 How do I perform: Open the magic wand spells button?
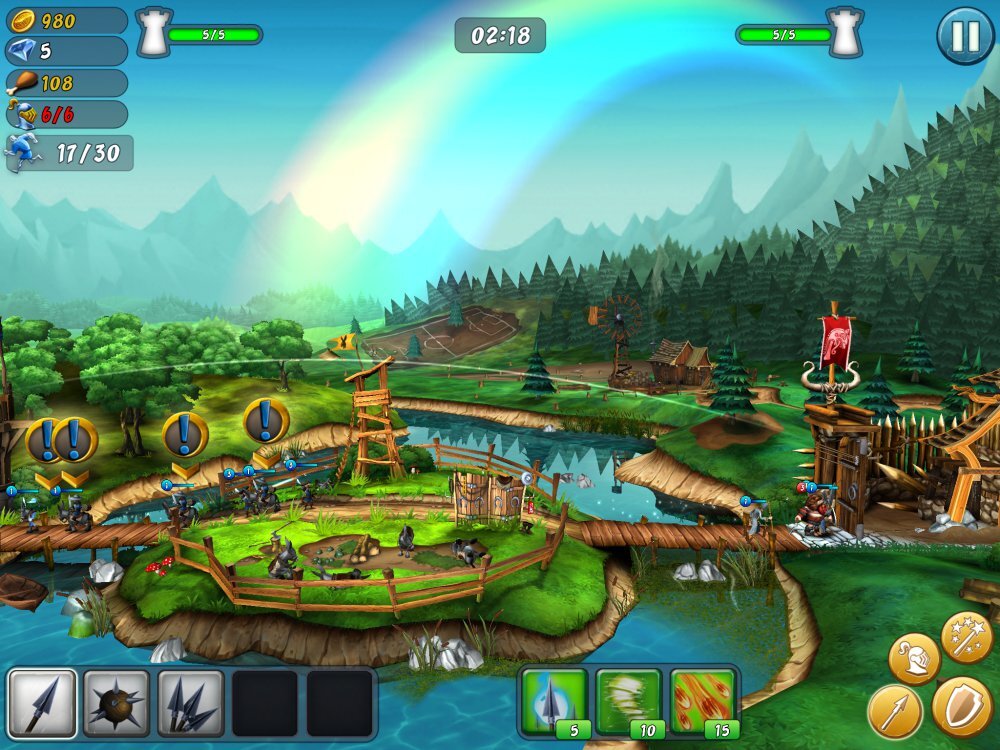[966, 636]
